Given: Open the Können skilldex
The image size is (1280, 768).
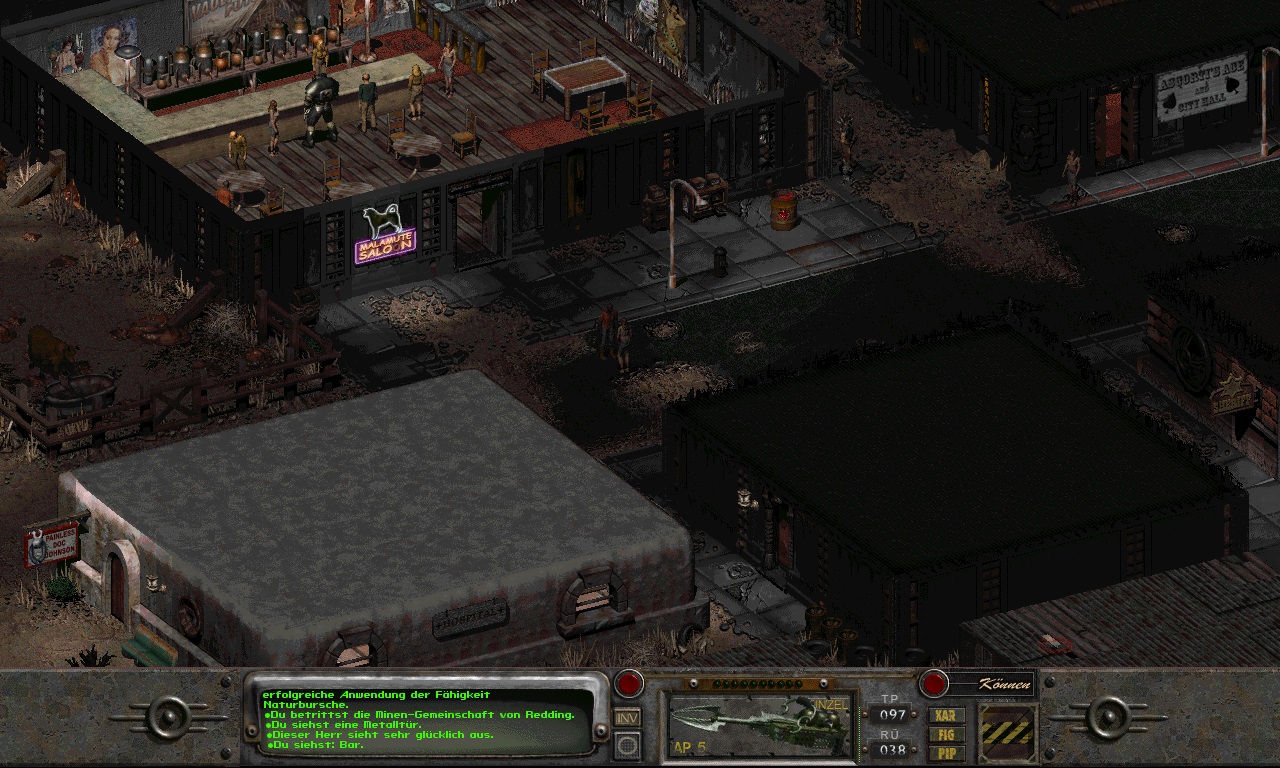Looking at the screenshot, I should 988,684.
